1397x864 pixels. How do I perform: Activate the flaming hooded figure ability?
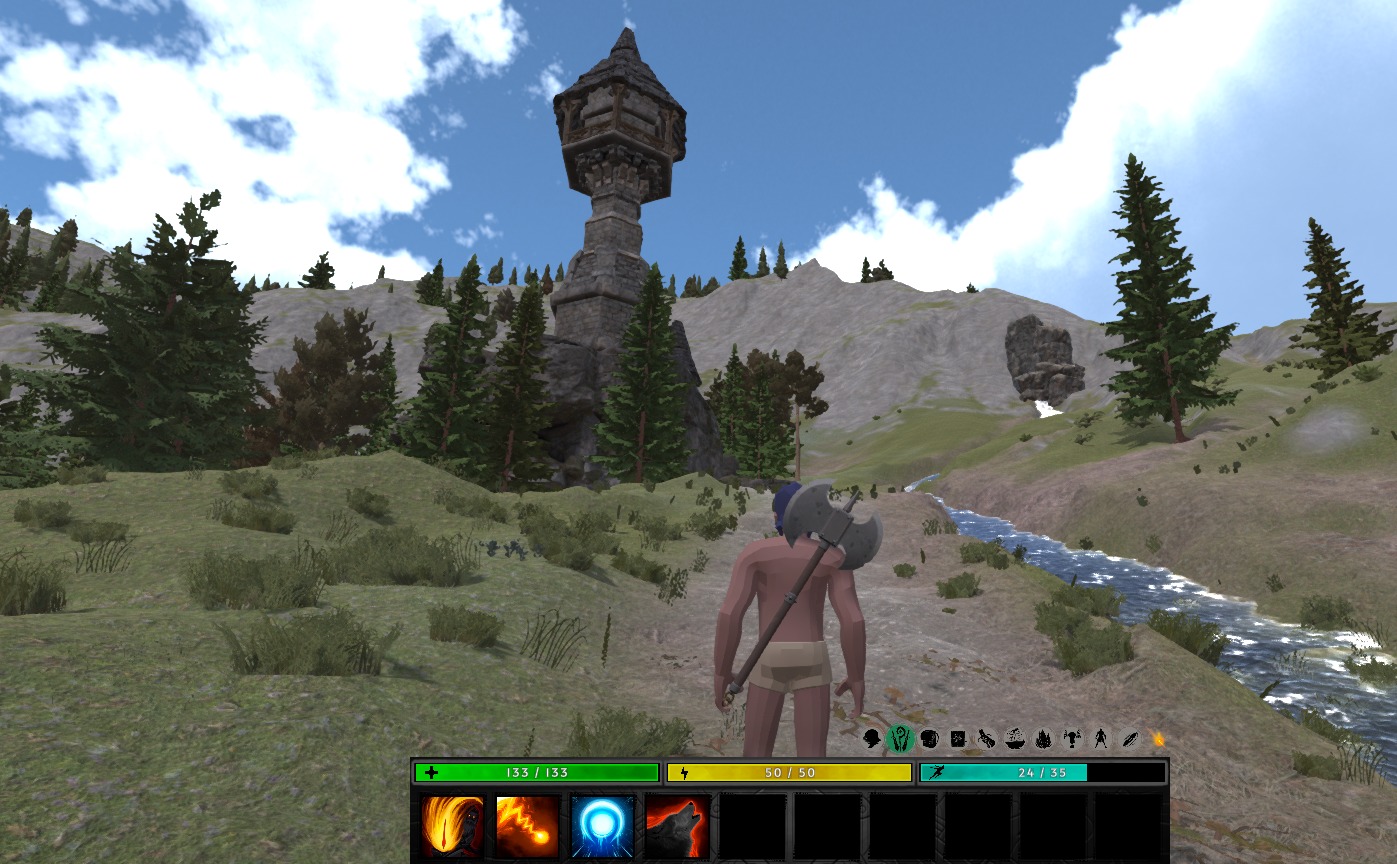pos(452,826)
